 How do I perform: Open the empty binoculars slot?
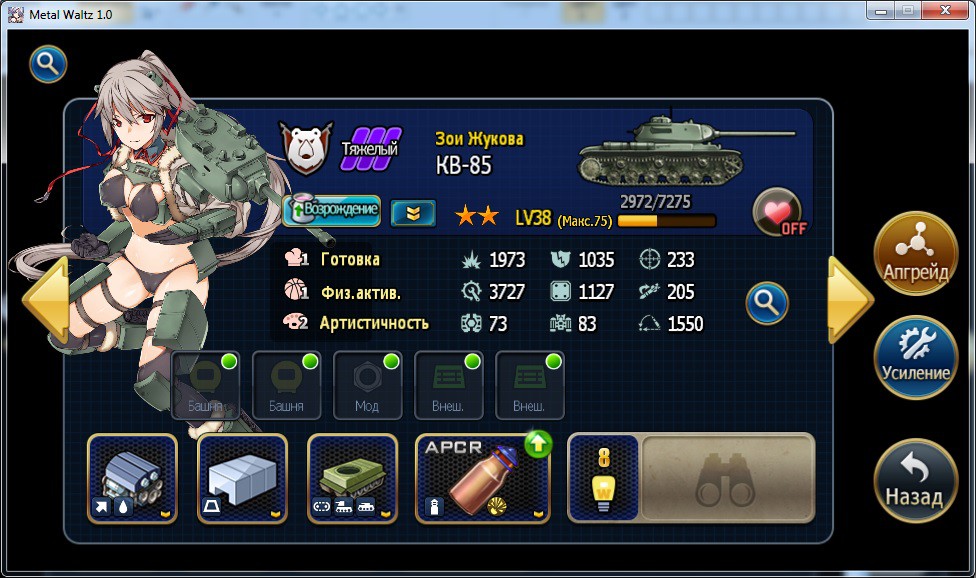[x=728, y=478]
